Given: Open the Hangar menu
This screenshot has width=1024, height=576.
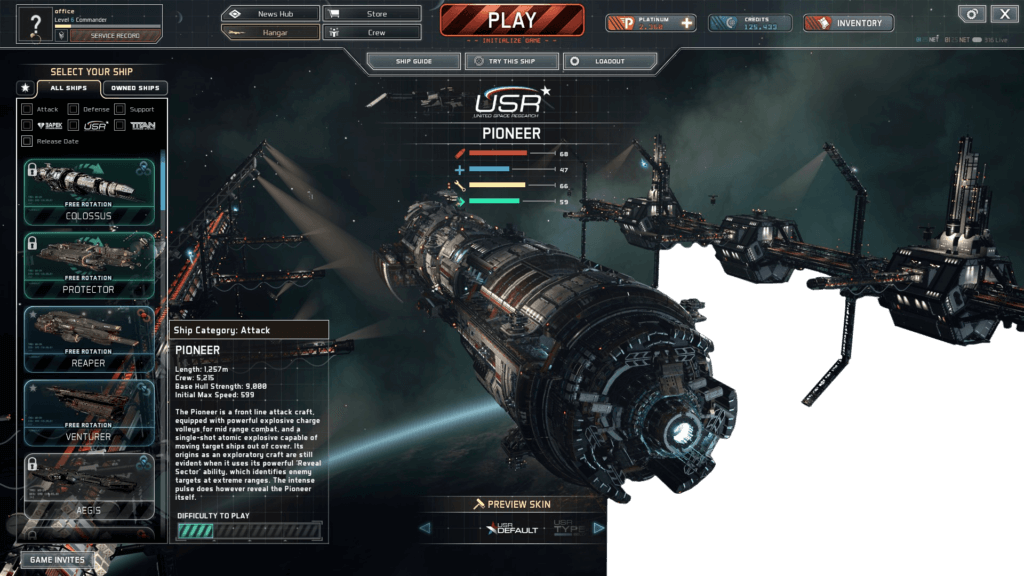Looking at the screenshot, I should (x=271, y=32).
